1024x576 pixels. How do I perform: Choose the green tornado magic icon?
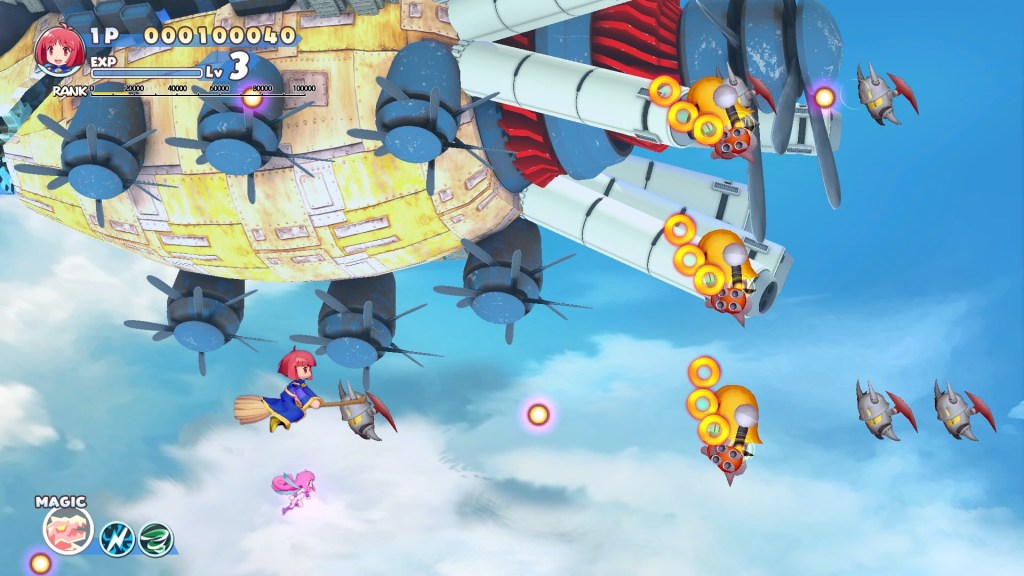(x=155, y=539)
